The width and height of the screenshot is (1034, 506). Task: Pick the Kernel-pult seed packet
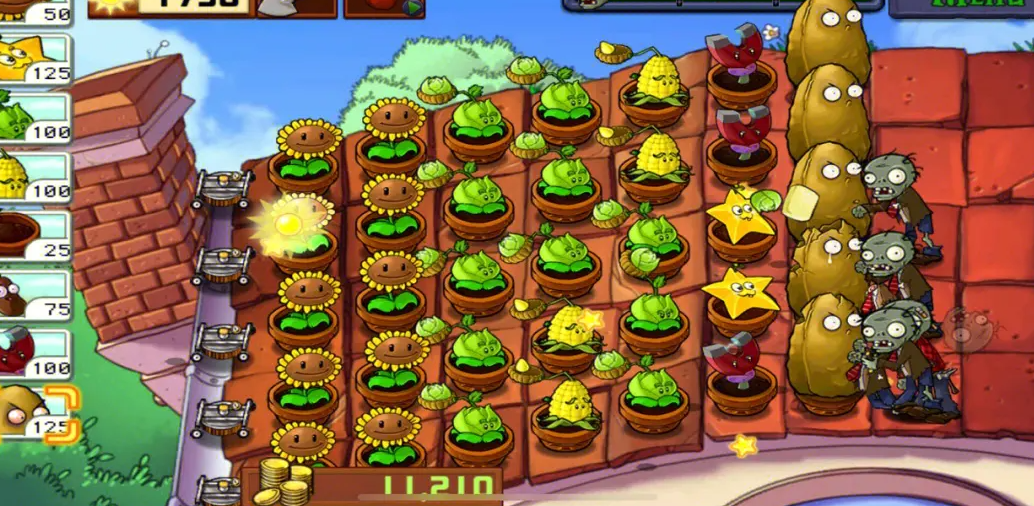34,177
